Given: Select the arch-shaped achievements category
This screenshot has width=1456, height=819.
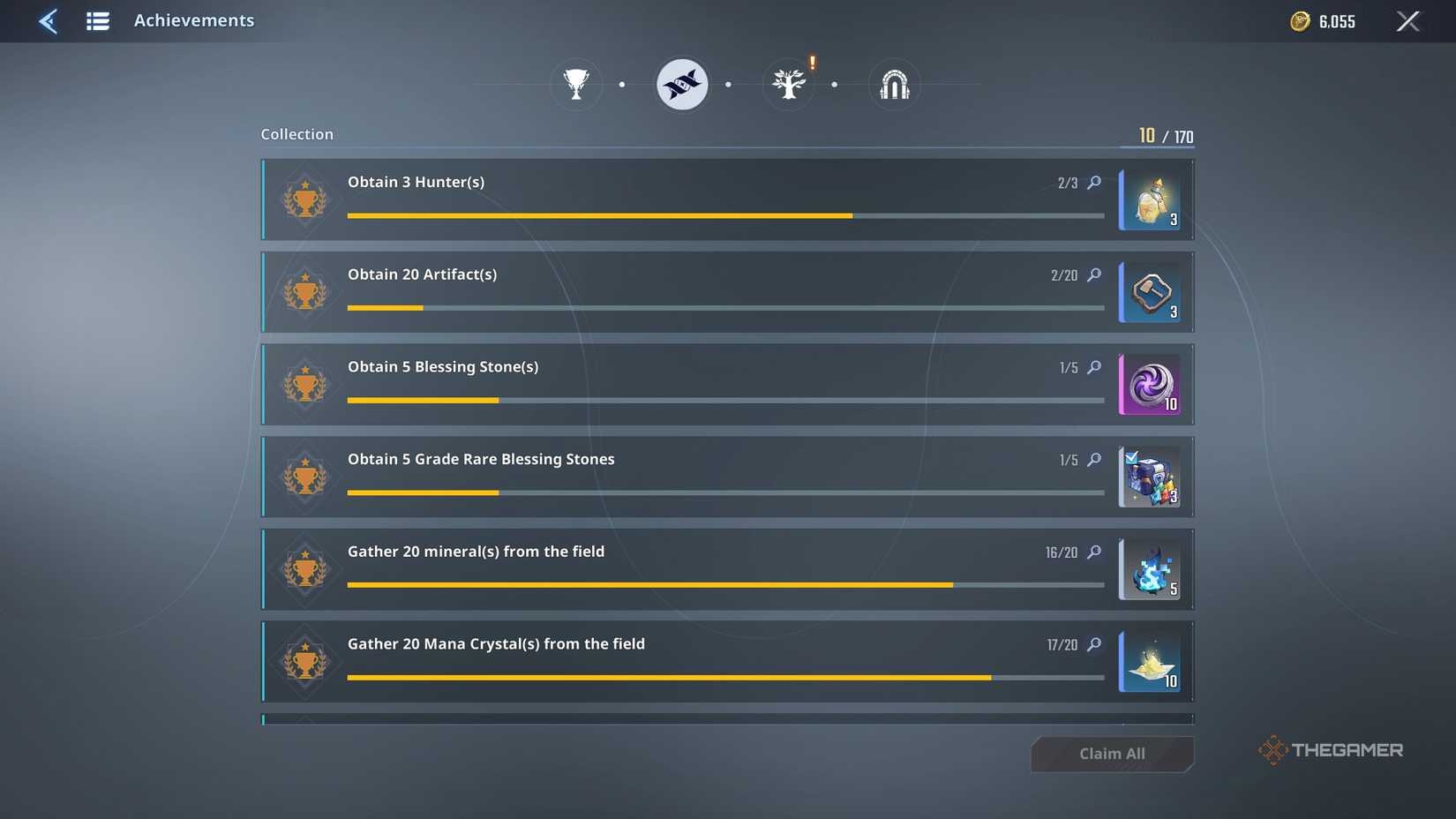Looking at the screenshot, I should pyautogui.click(x=894, y=84).
